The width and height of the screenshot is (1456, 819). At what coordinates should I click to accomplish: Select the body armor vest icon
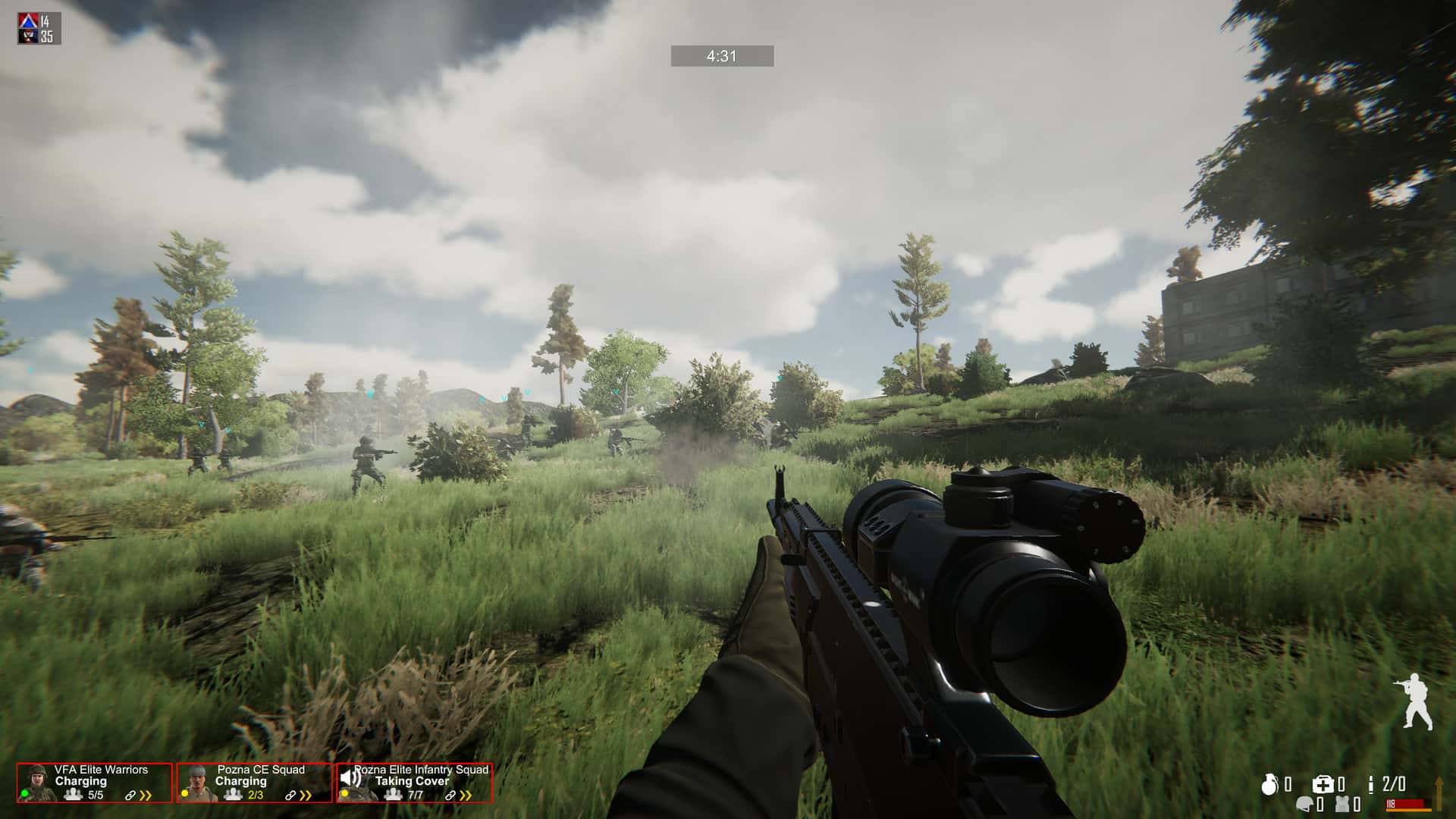click(1343, 805)
